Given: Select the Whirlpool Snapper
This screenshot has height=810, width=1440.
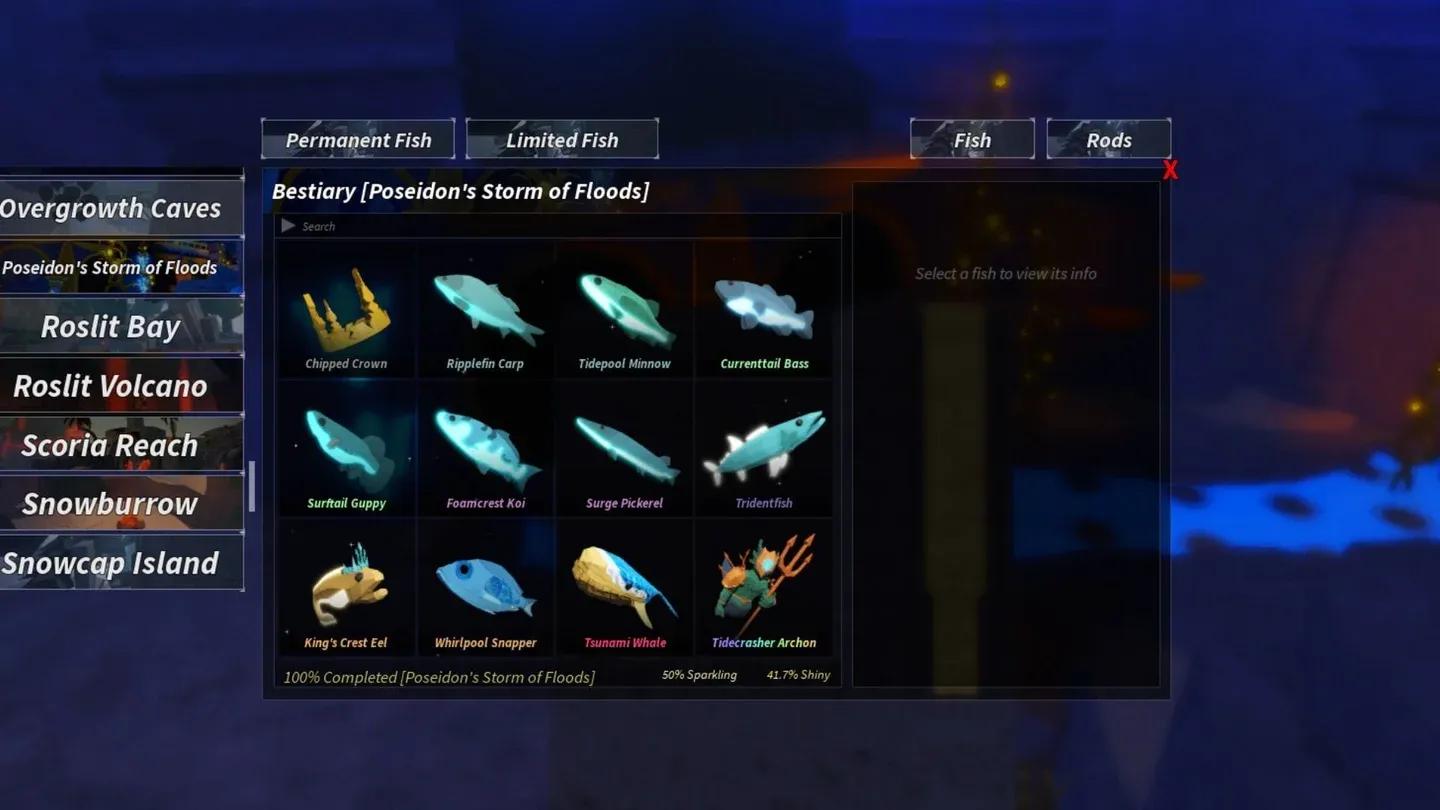Looking at the screenshot, I should point(486,590).
